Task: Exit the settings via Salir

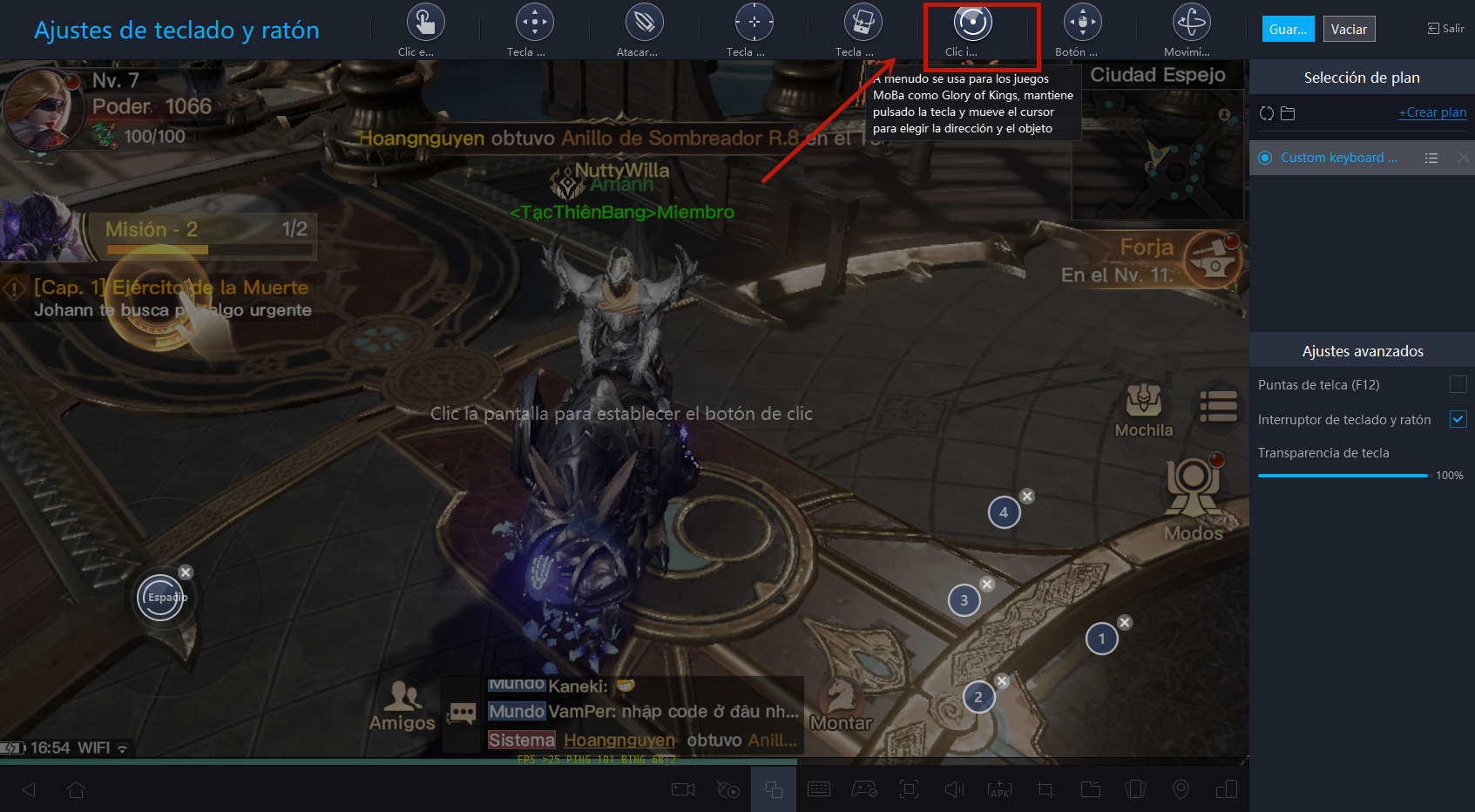Action: click(1446, 29)
